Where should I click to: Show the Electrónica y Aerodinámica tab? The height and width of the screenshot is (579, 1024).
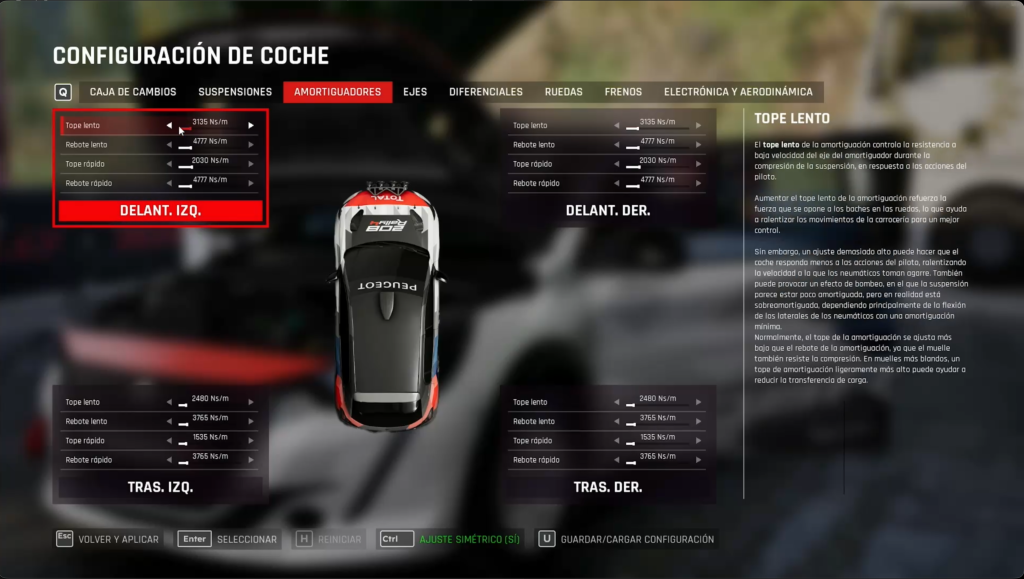(738, 92)
